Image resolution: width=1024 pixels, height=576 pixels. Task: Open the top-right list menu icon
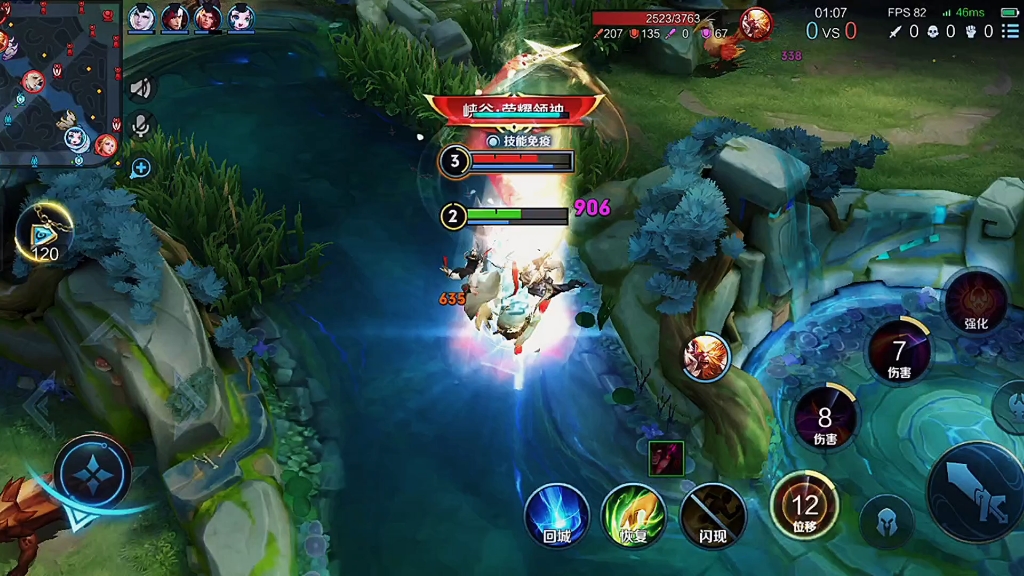click(1011, 32)
